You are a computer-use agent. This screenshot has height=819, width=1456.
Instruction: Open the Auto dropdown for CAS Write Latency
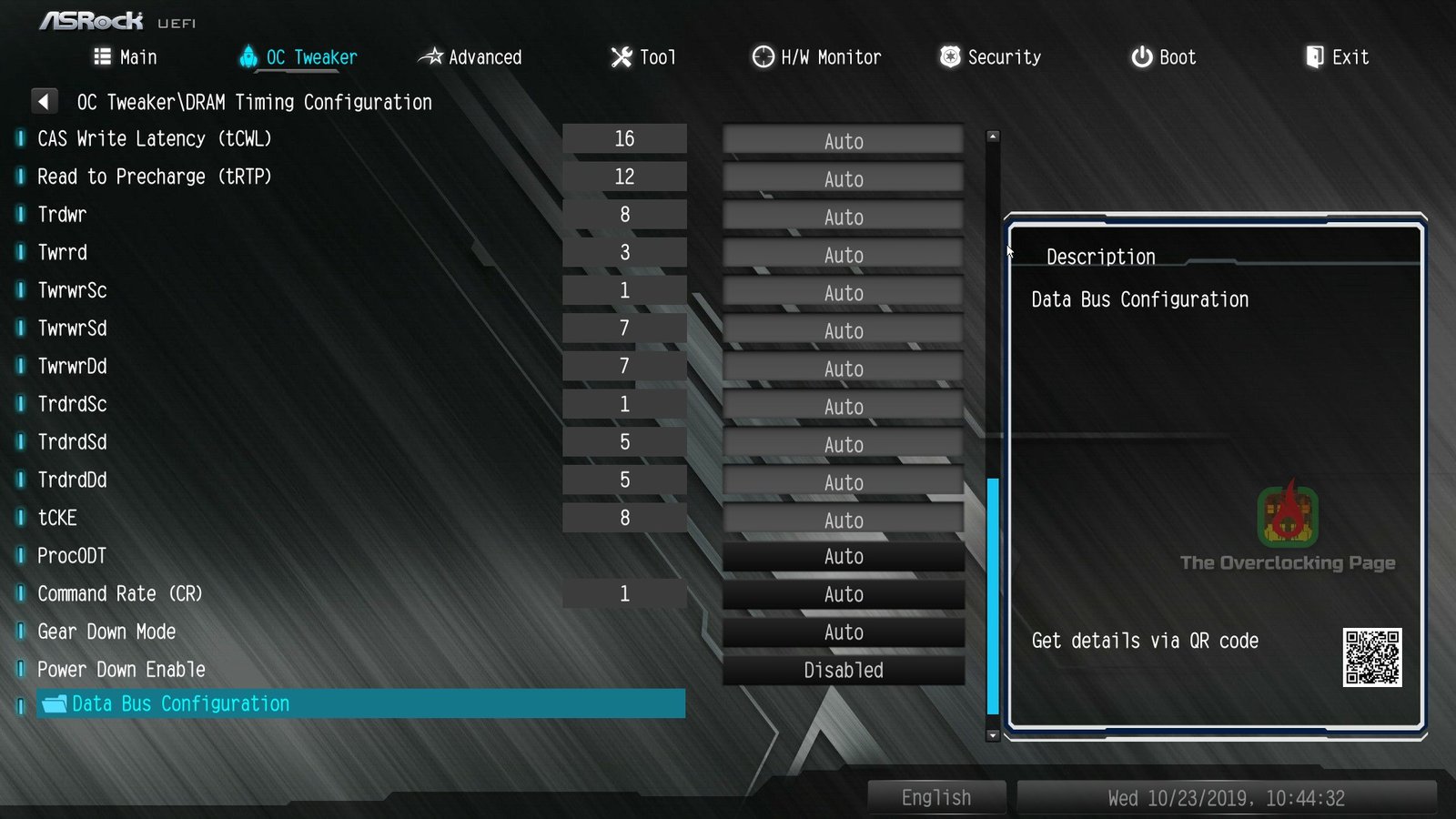pyautogui.click(x=842, y=141)
